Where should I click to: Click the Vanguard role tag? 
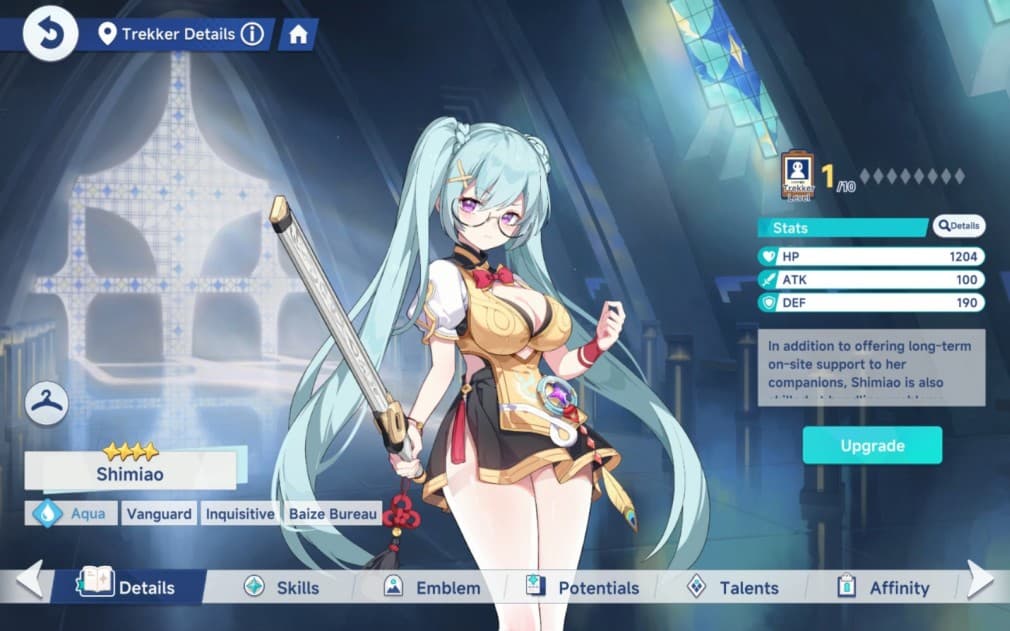pyautogui.click(x=159, y=514)
